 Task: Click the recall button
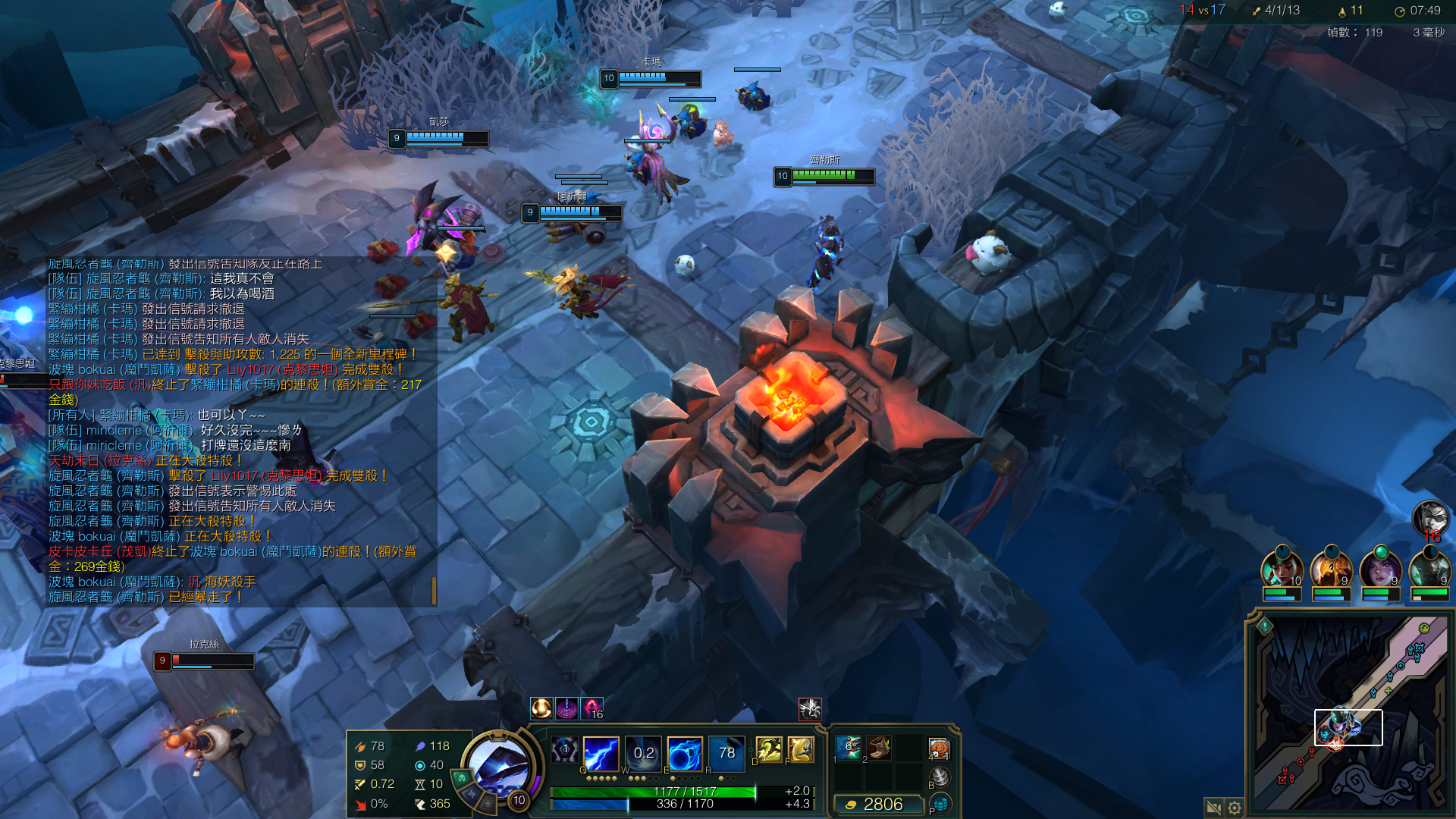[x=940, y=776]
